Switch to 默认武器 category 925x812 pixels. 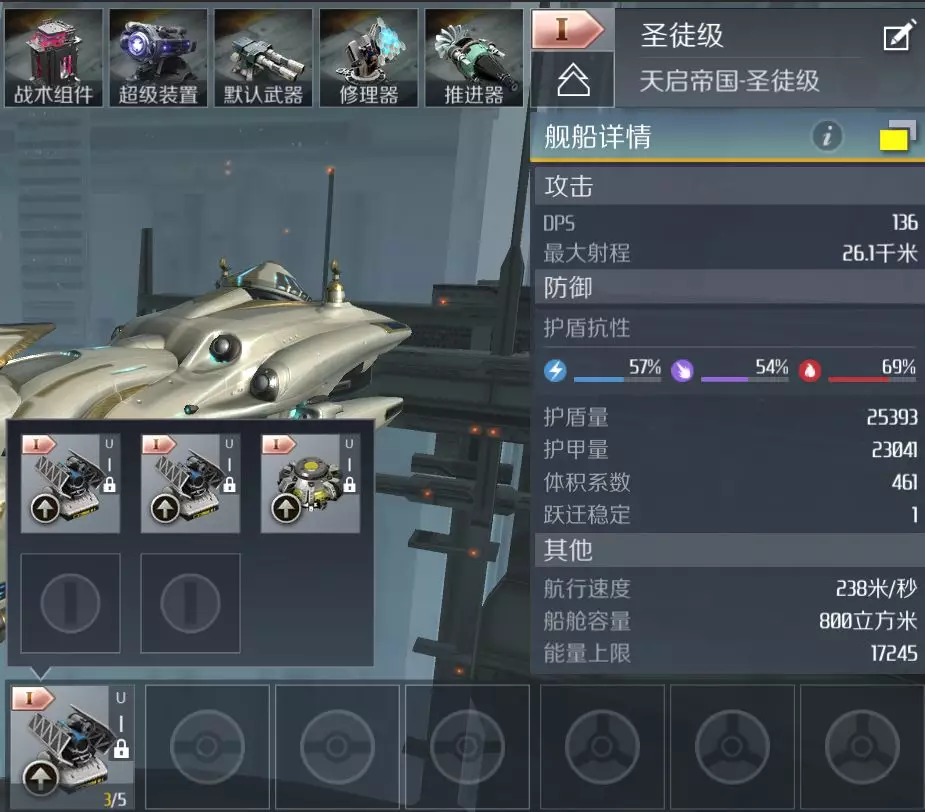coord(263,57)
